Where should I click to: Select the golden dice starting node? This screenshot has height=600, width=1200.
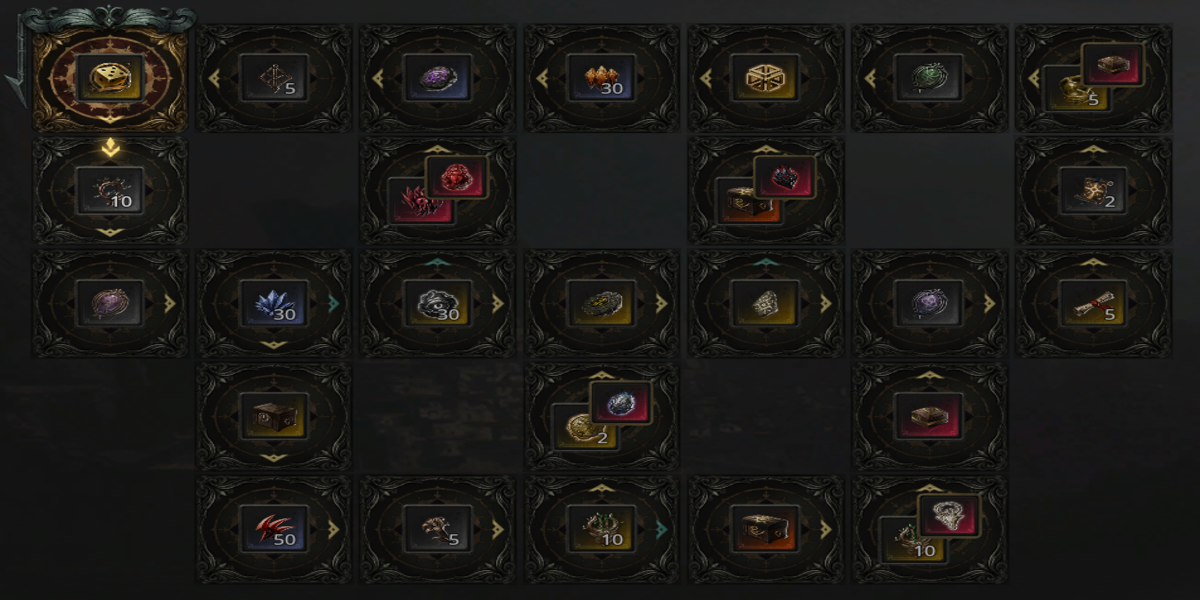point(110,78)
